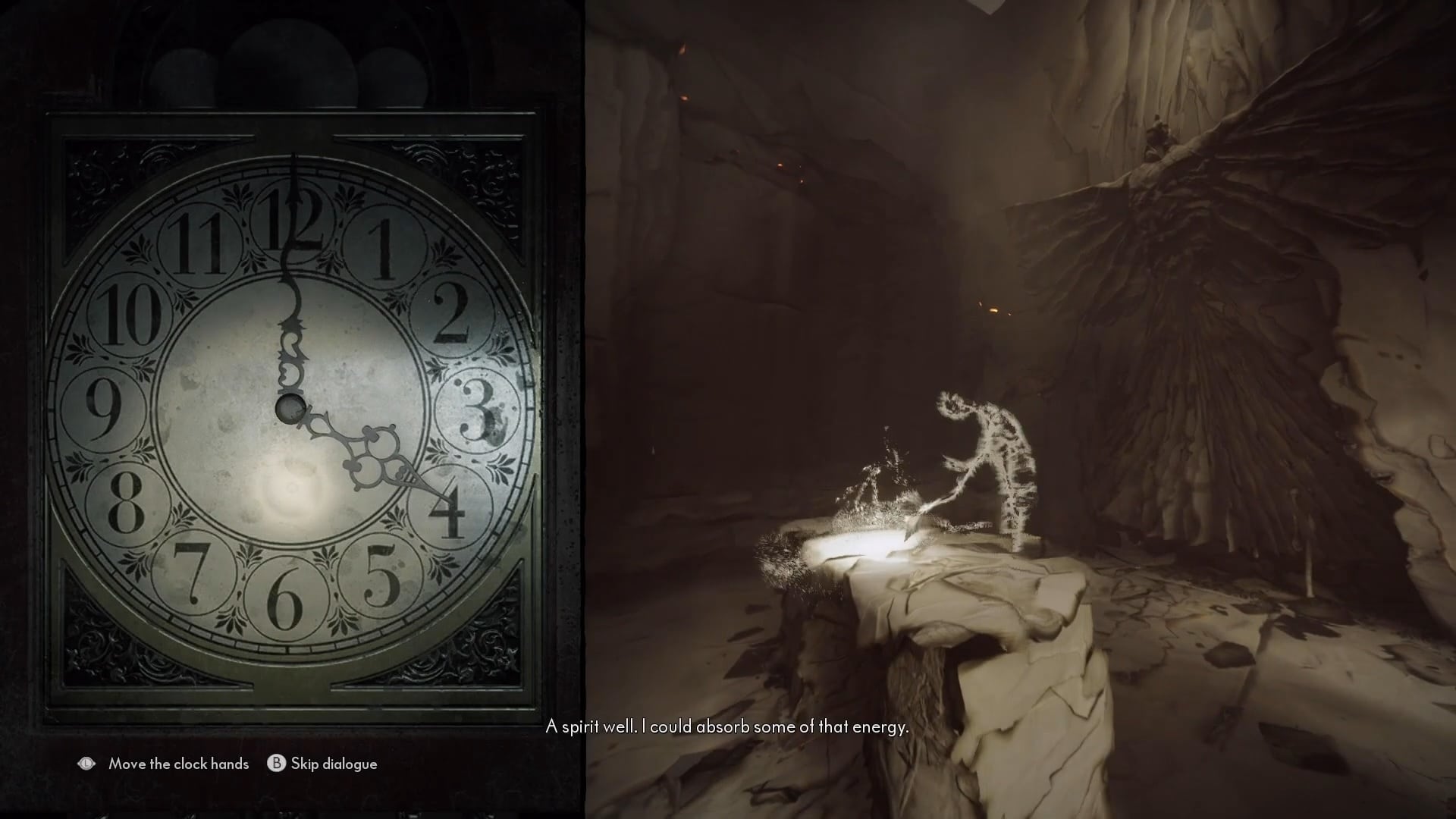Click the 6 on the clock face
This screenshot has height=819, width=1456.
[286, 603]
